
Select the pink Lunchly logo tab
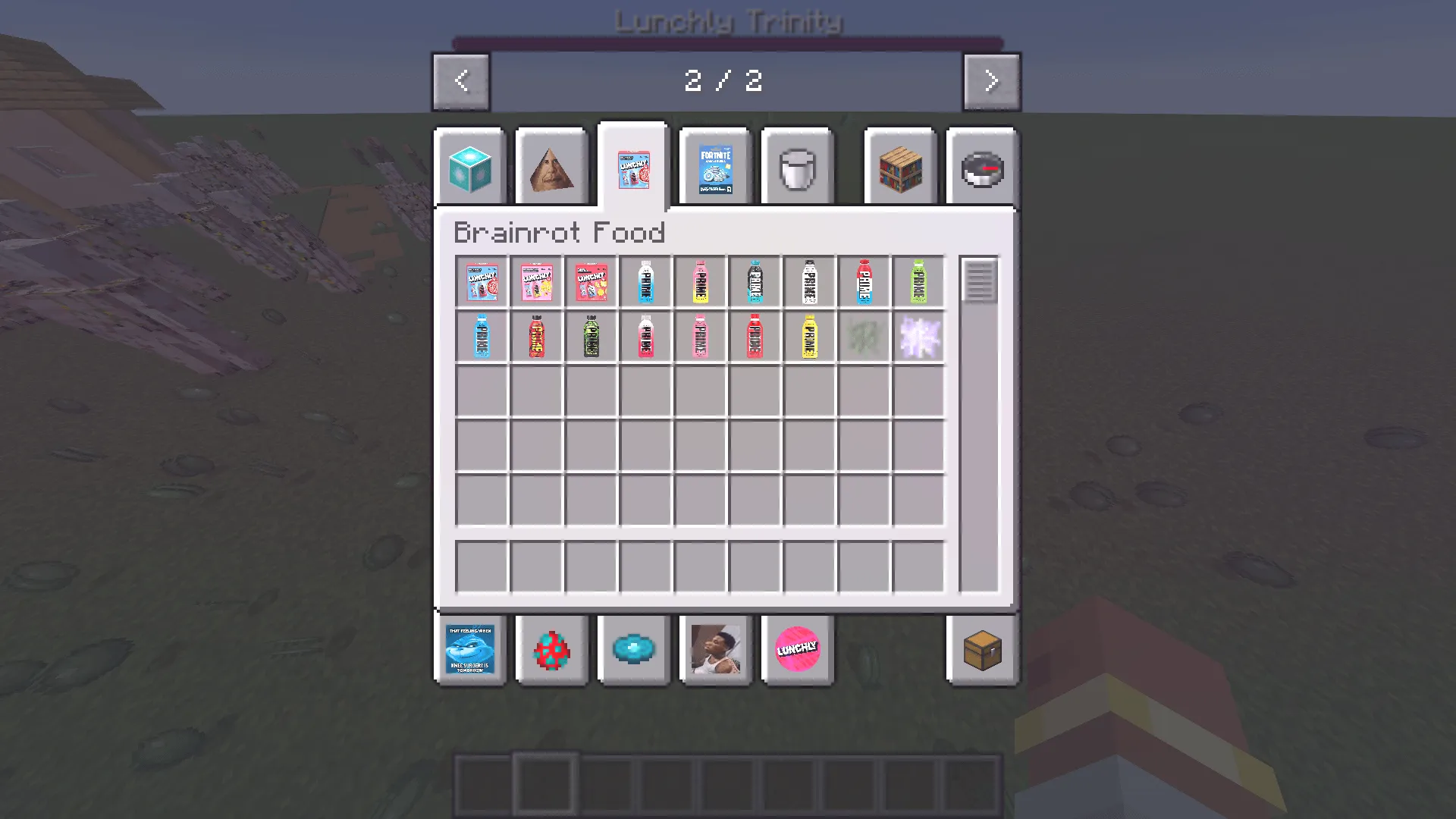[797, 650]
